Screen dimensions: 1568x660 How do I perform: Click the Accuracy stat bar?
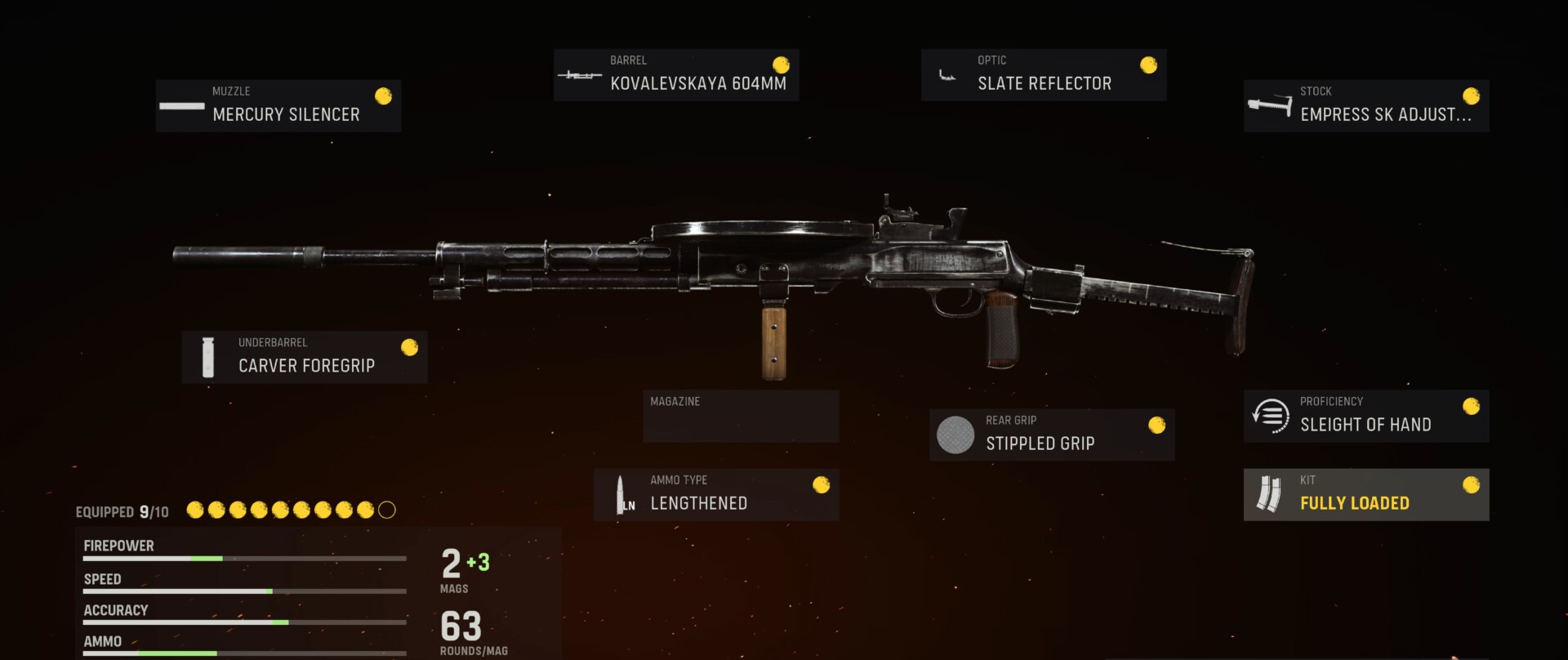244,623
